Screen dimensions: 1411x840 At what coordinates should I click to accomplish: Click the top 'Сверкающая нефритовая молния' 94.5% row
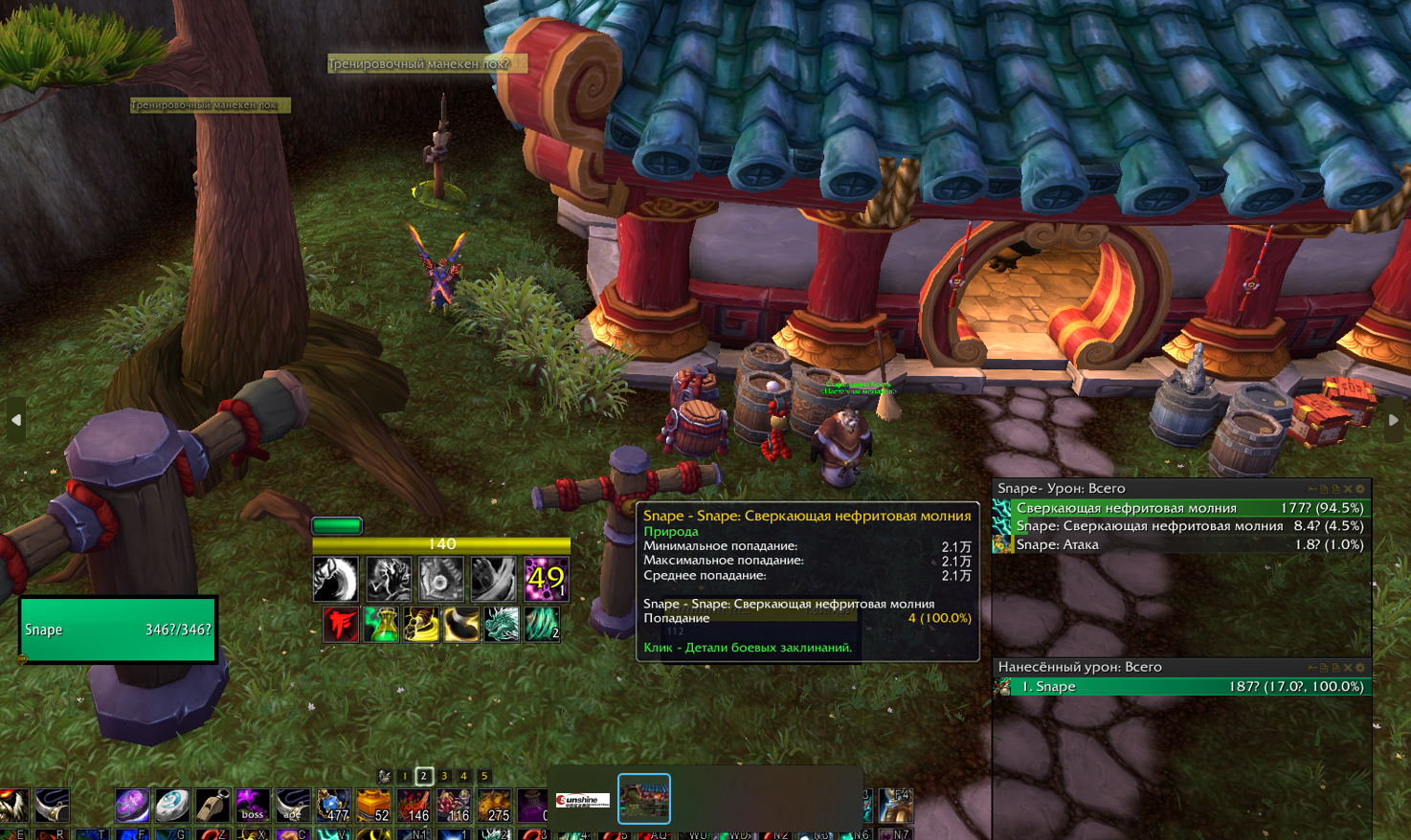1182,508
